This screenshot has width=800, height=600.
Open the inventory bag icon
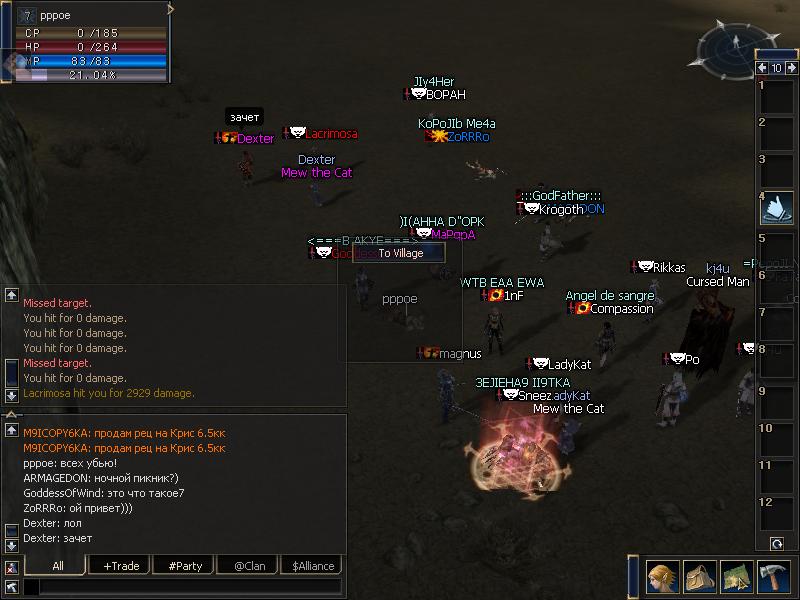pos(698,576)
